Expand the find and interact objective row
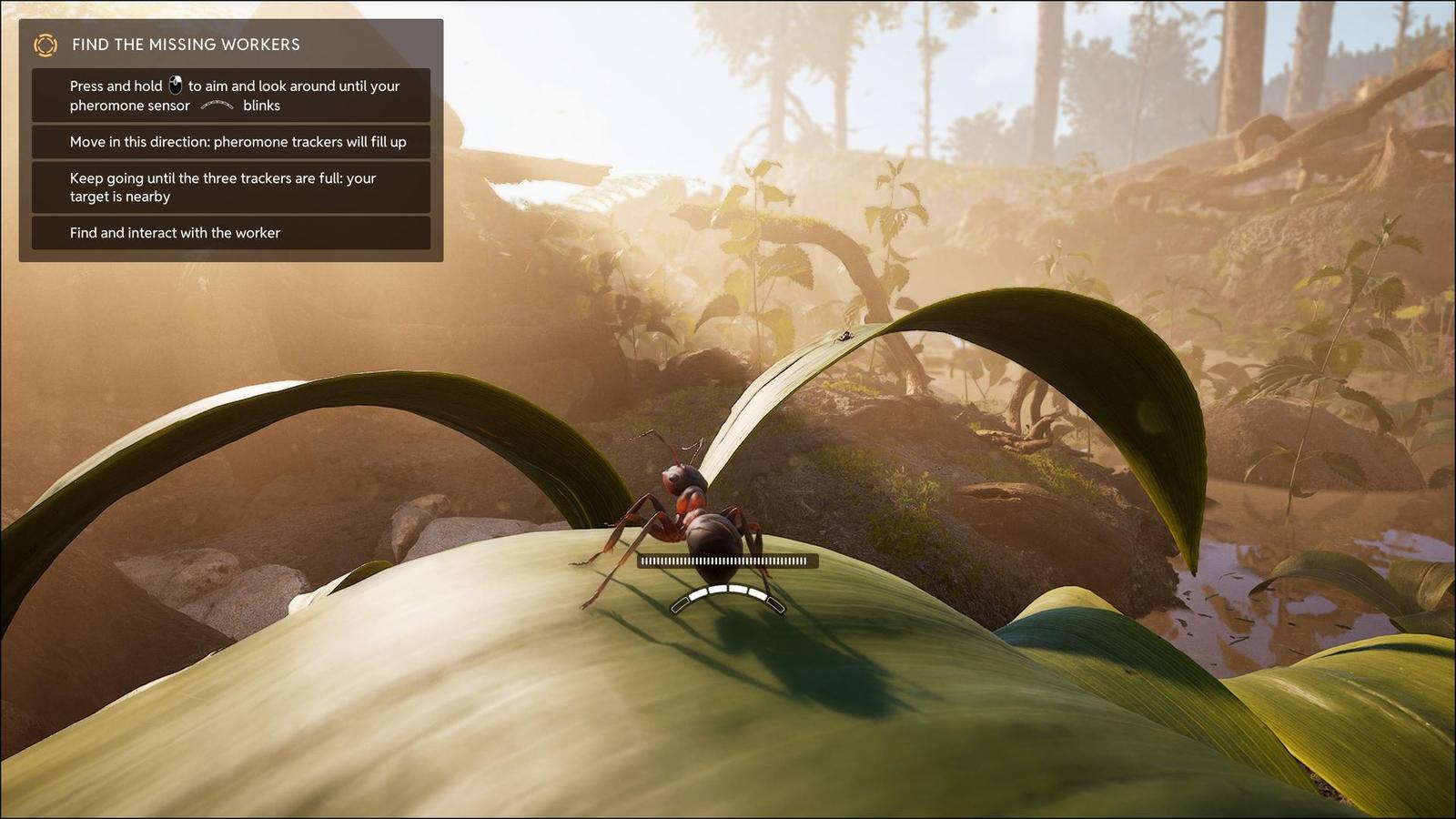Screen dimensions: 1456x819 tap(229, 233)
